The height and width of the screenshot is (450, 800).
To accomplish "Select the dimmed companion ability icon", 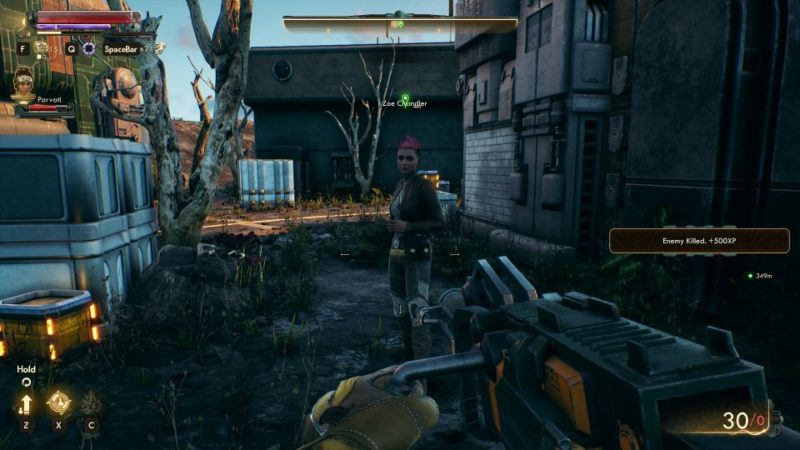I will click(x=91, y=404).
